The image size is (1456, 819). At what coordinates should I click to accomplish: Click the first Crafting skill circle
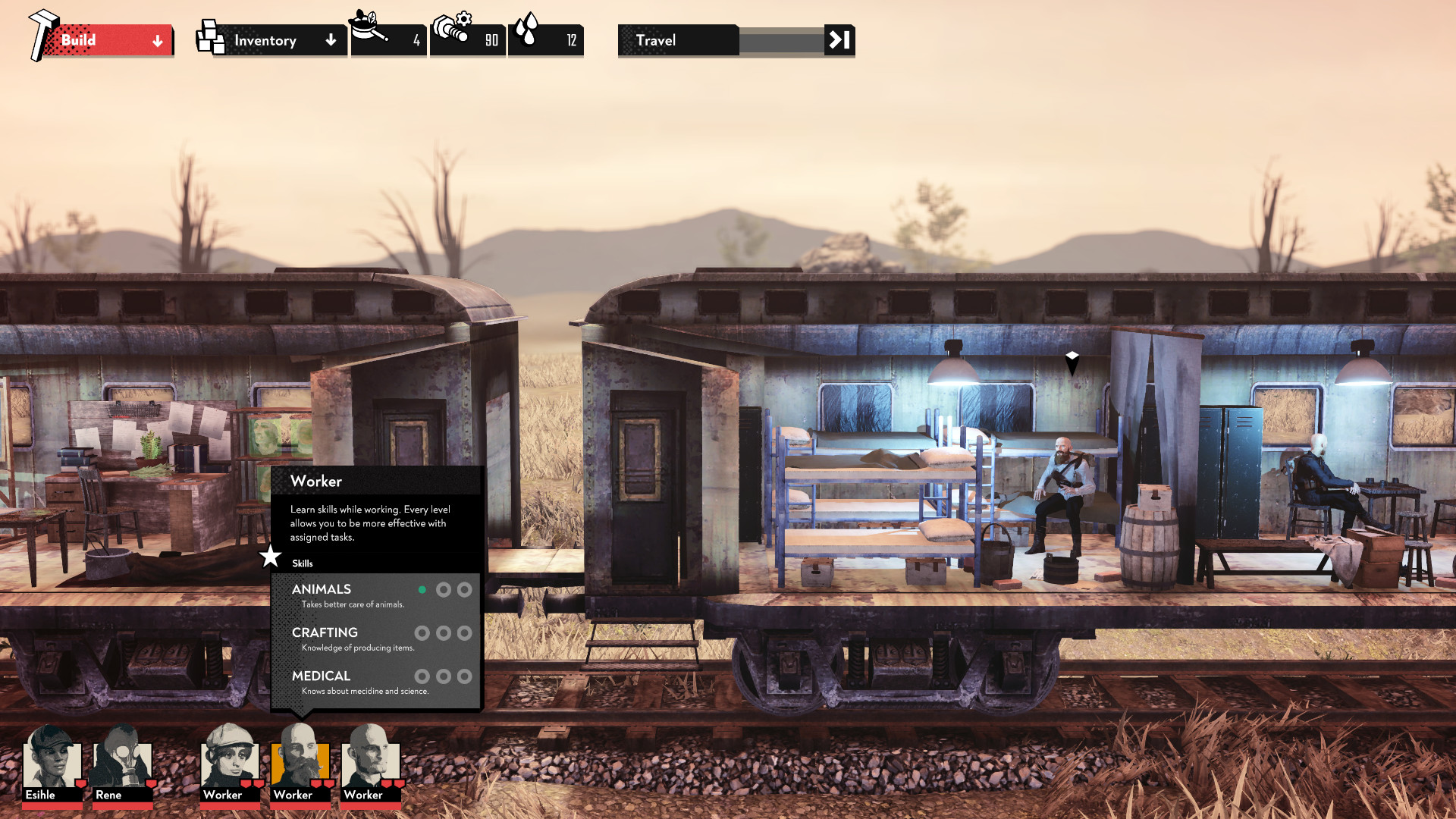(423, 632)
